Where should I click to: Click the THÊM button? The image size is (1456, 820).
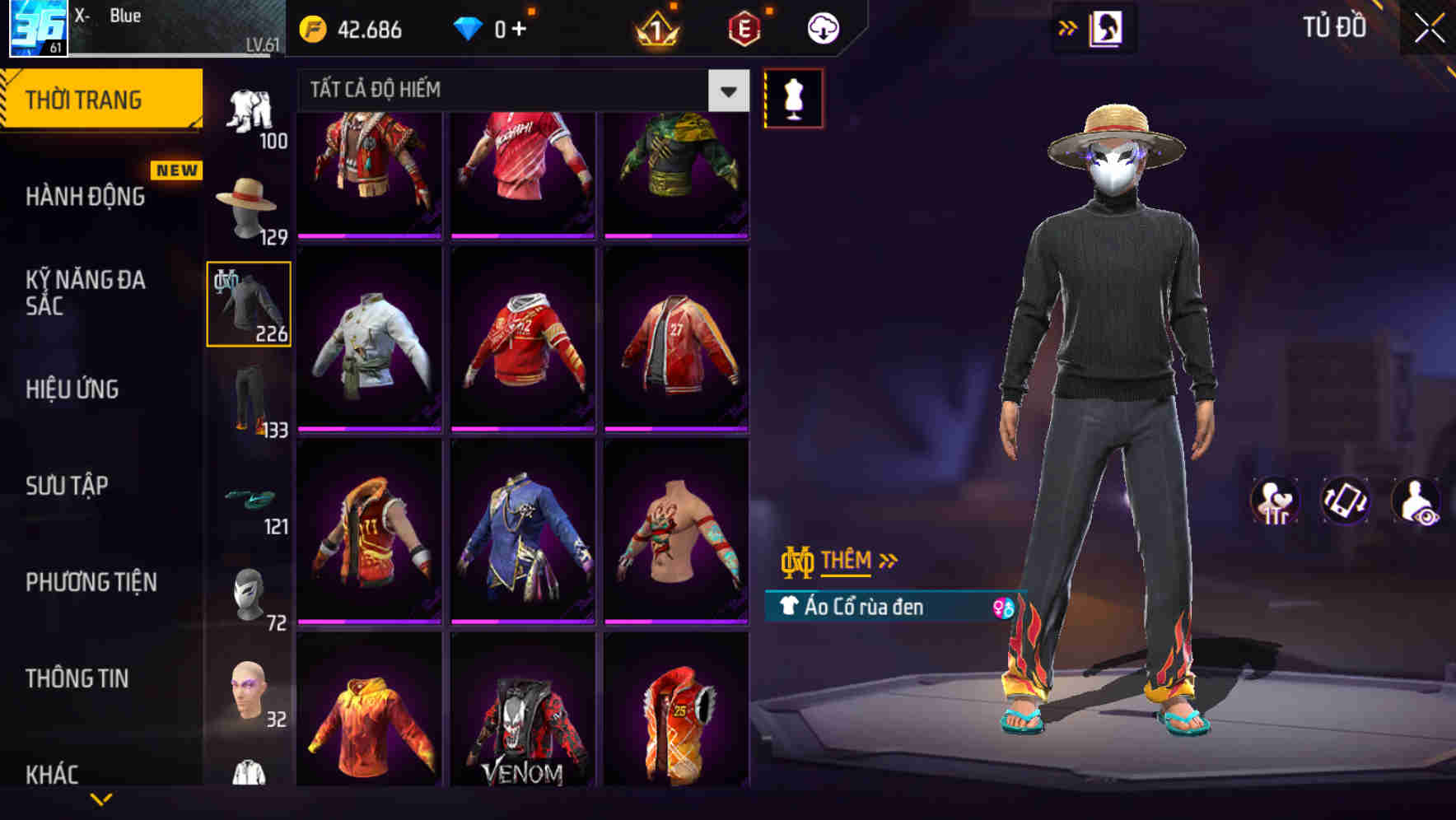coord(848,561)
